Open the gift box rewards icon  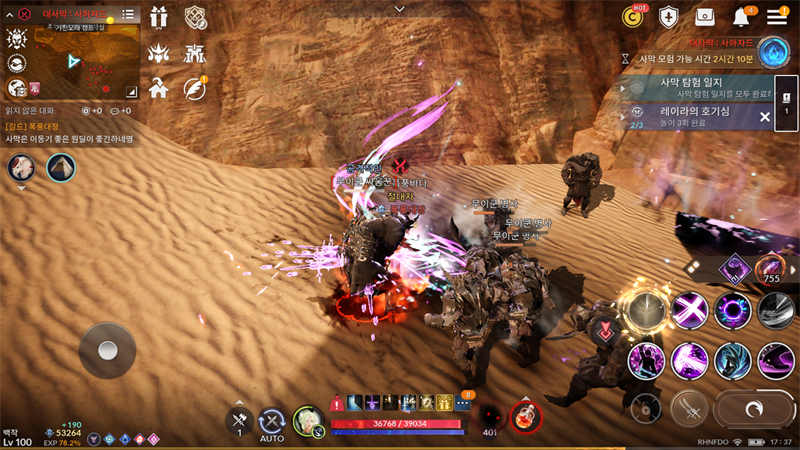click(x=158, y=17)
